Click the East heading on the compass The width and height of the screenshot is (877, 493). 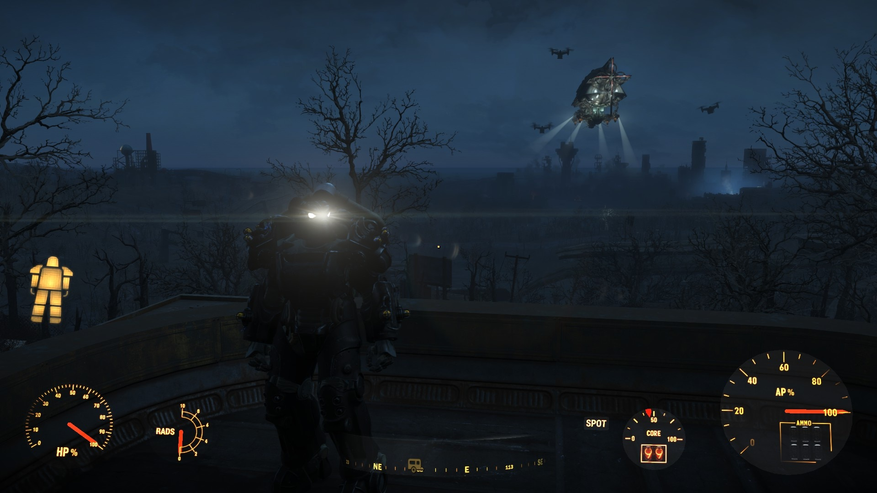click(x=466, y=468)
